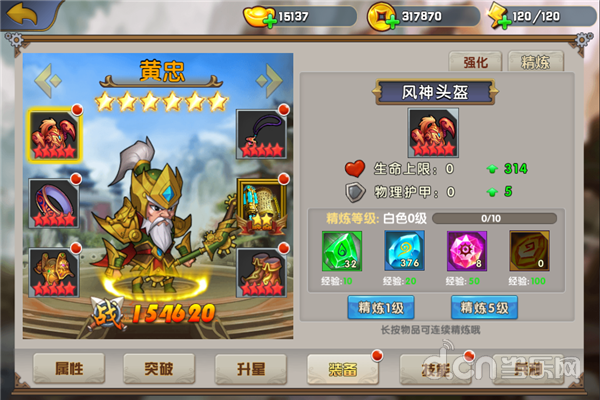Use the purple refining stone
This screenshot has width=600, height=400.
click(x=464, y=251)
